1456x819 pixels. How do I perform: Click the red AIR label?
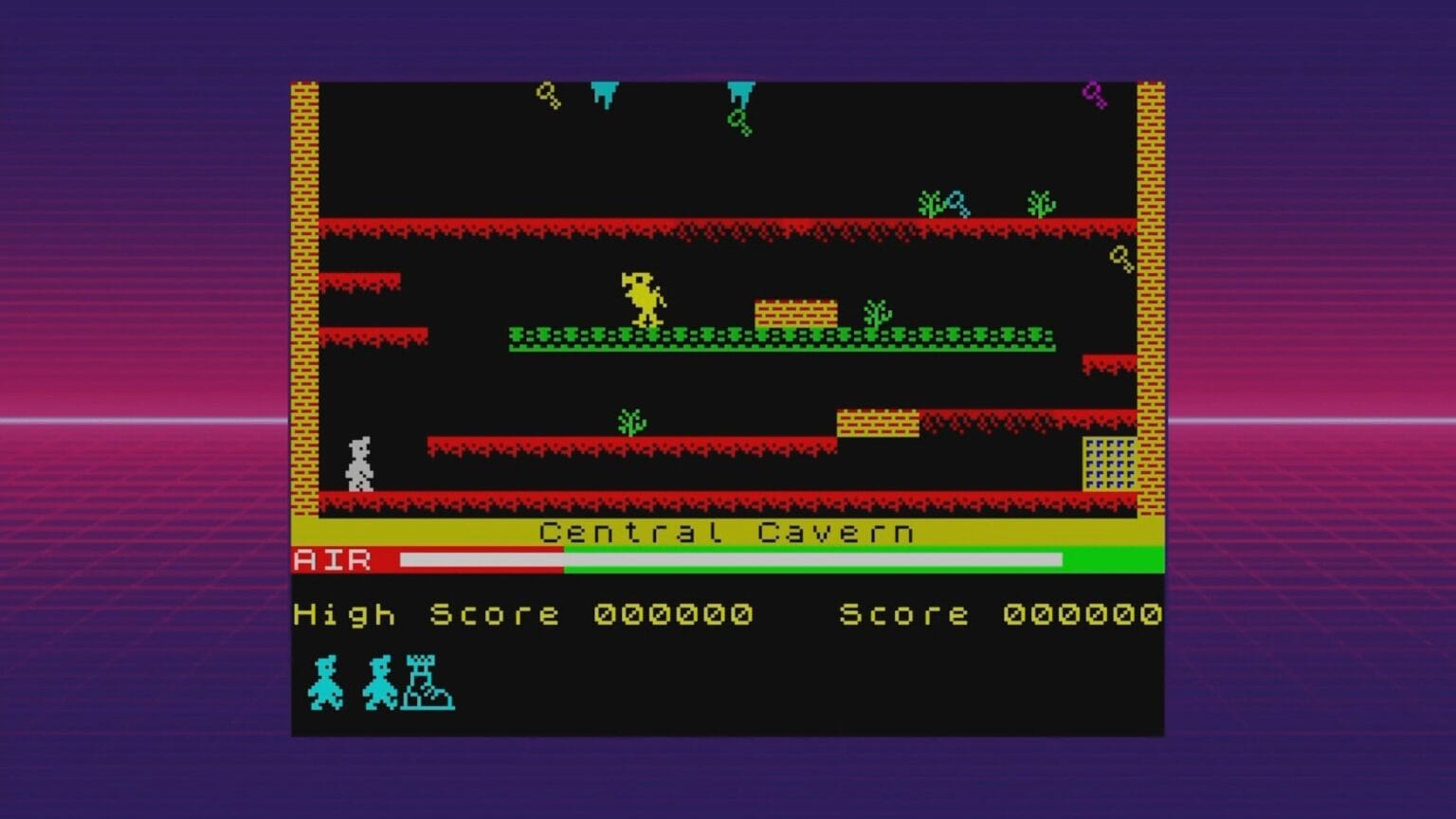point(334,561)
